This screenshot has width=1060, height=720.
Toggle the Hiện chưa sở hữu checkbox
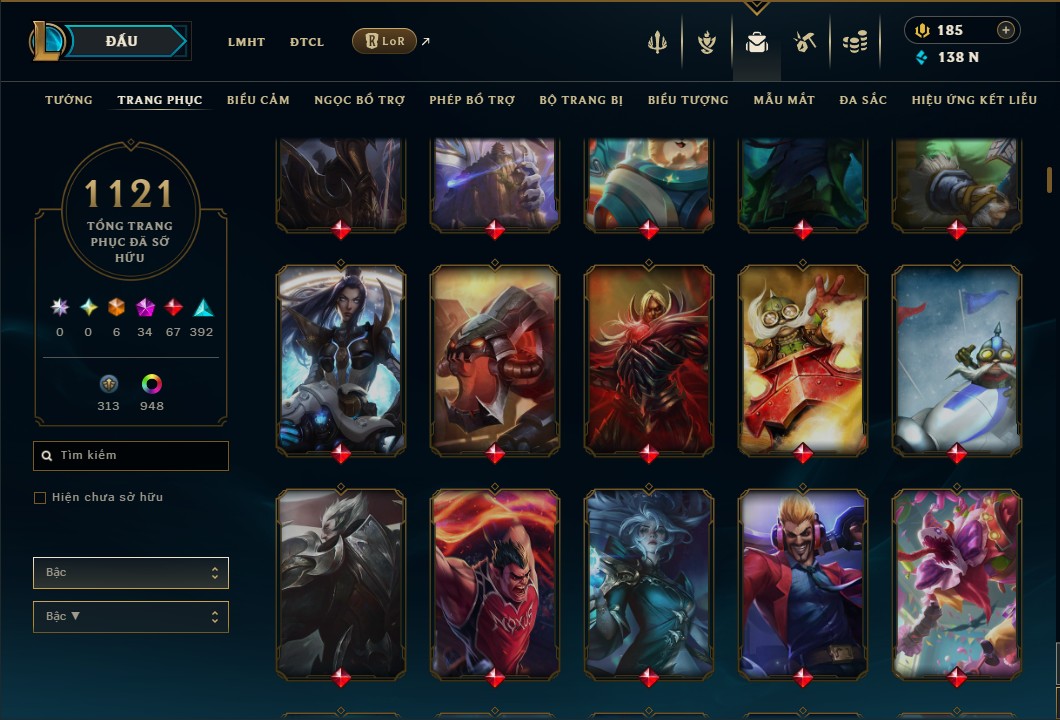point(40,498)
